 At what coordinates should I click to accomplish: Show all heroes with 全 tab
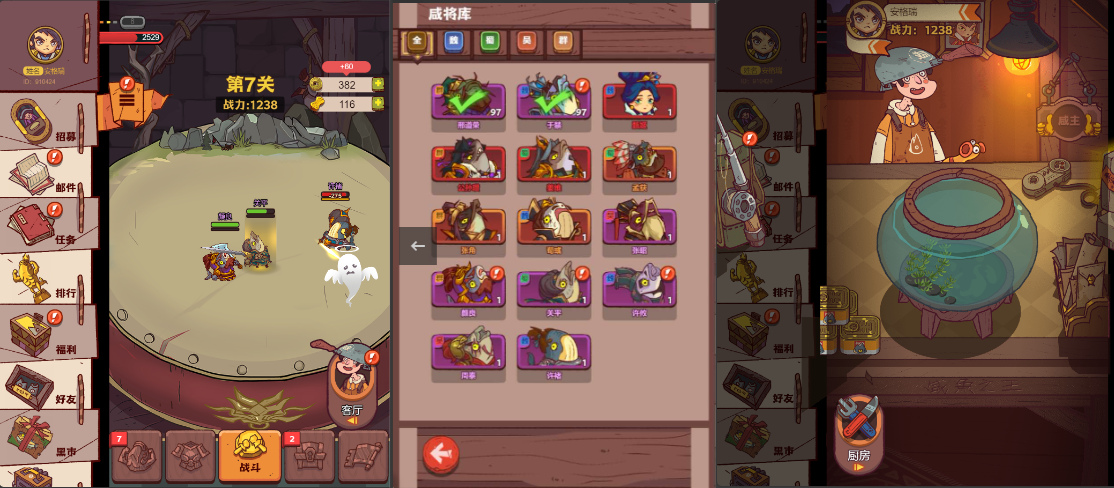coord(417,41)
